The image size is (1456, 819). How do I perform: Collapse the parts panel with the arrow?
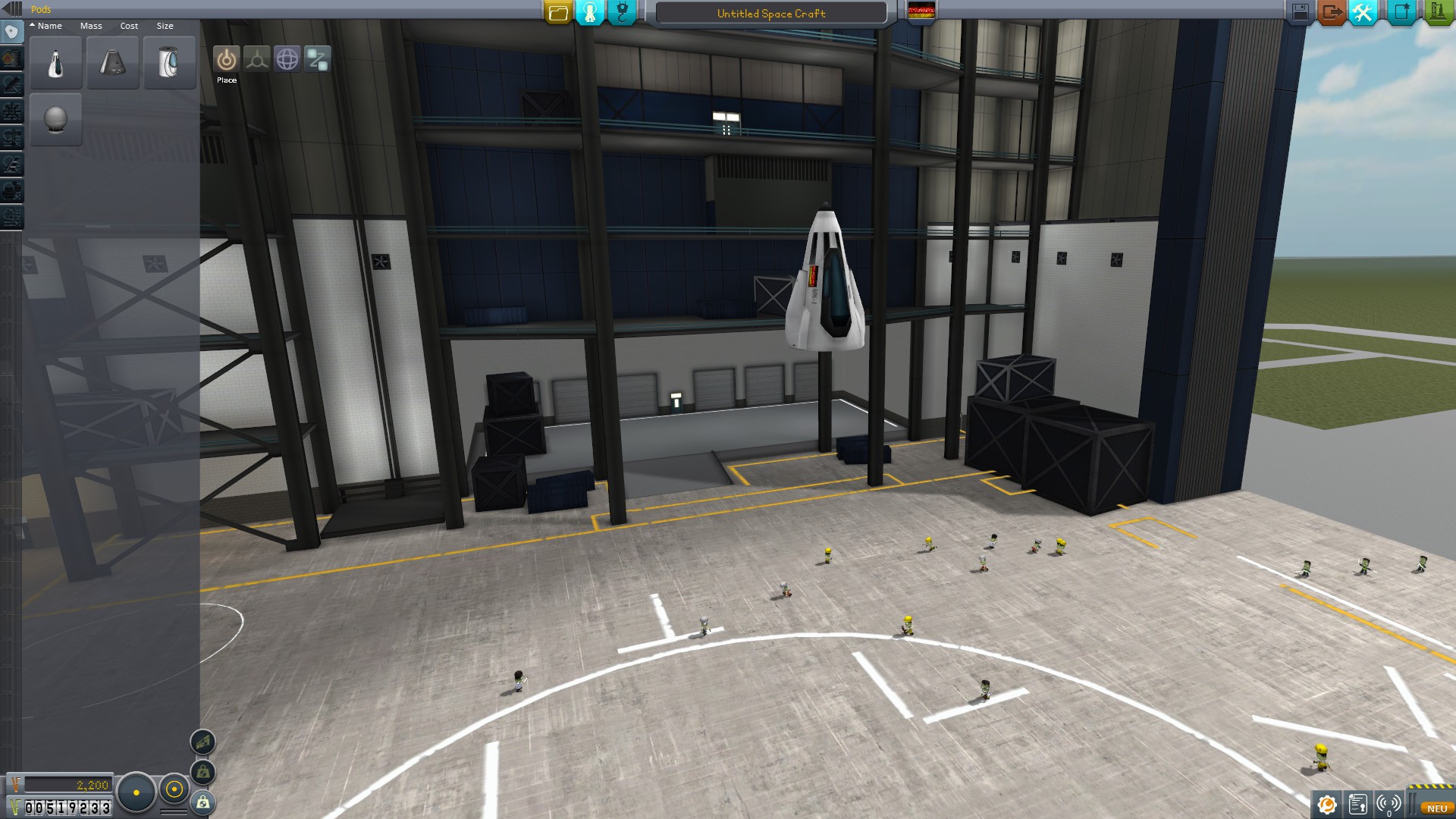click(x=11, y=9)
